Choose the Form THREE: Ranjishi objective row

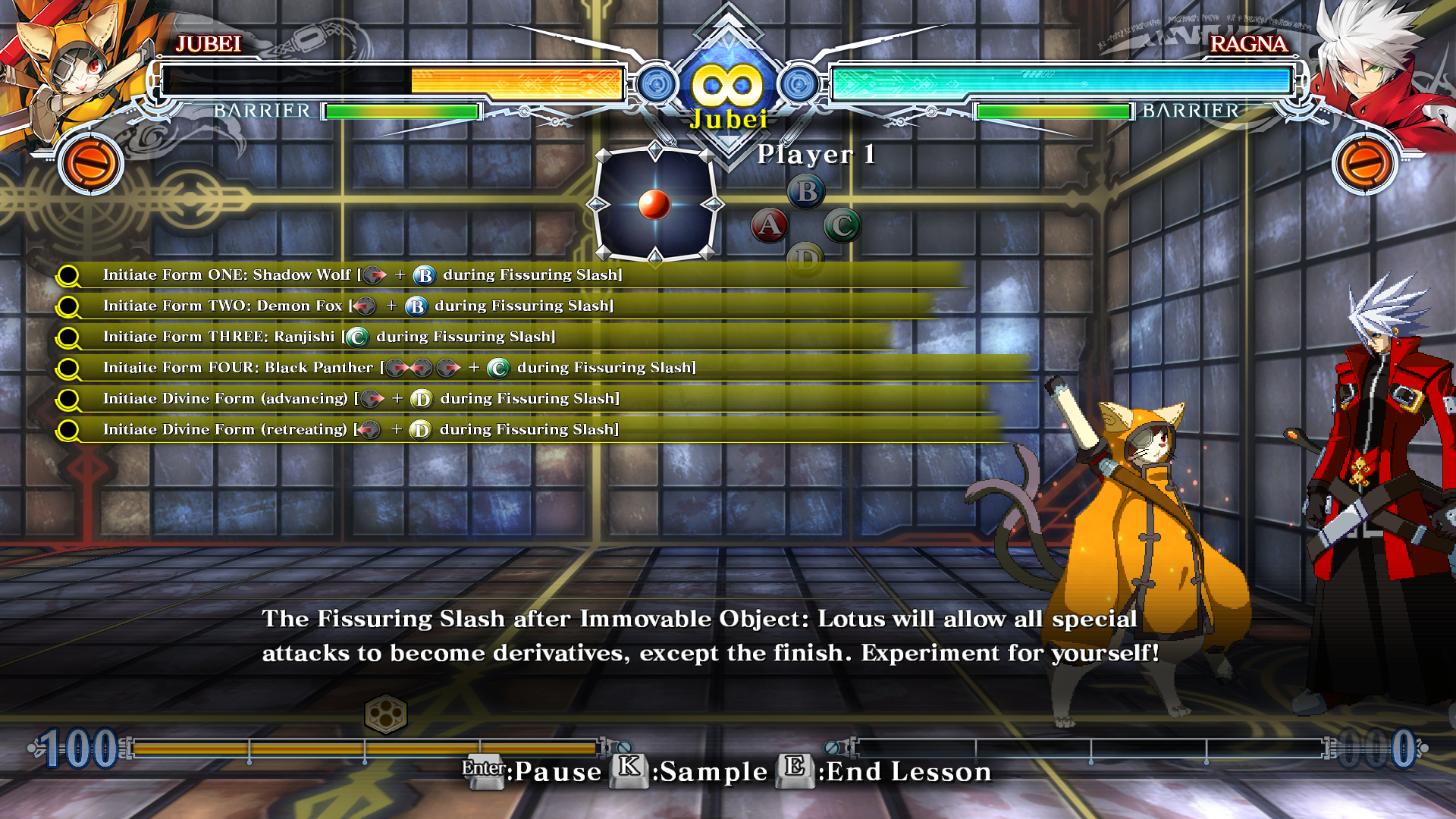coord(329,337)
